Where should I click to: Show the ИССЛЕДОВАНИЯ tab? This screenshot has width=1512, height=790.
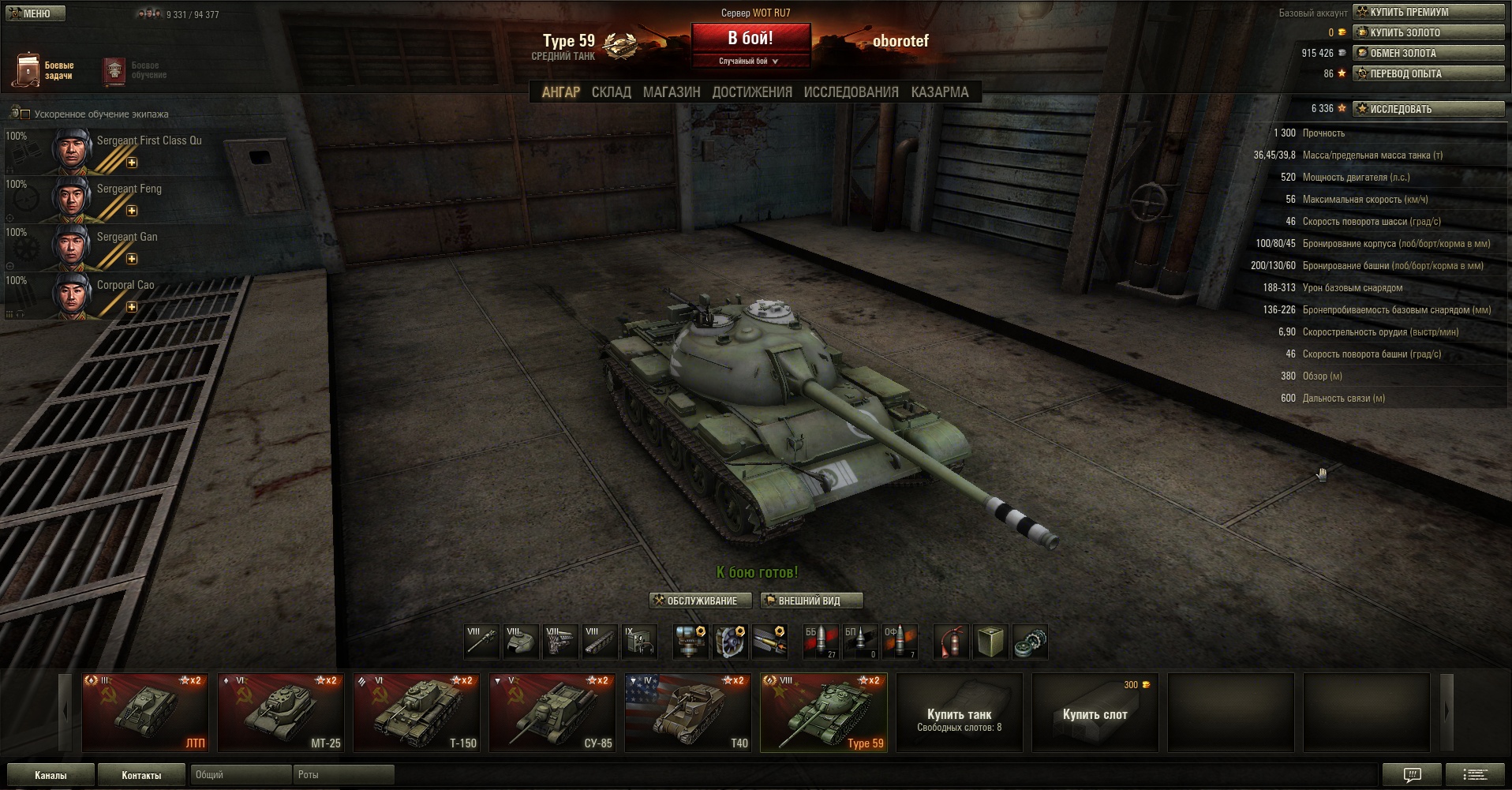851,92
